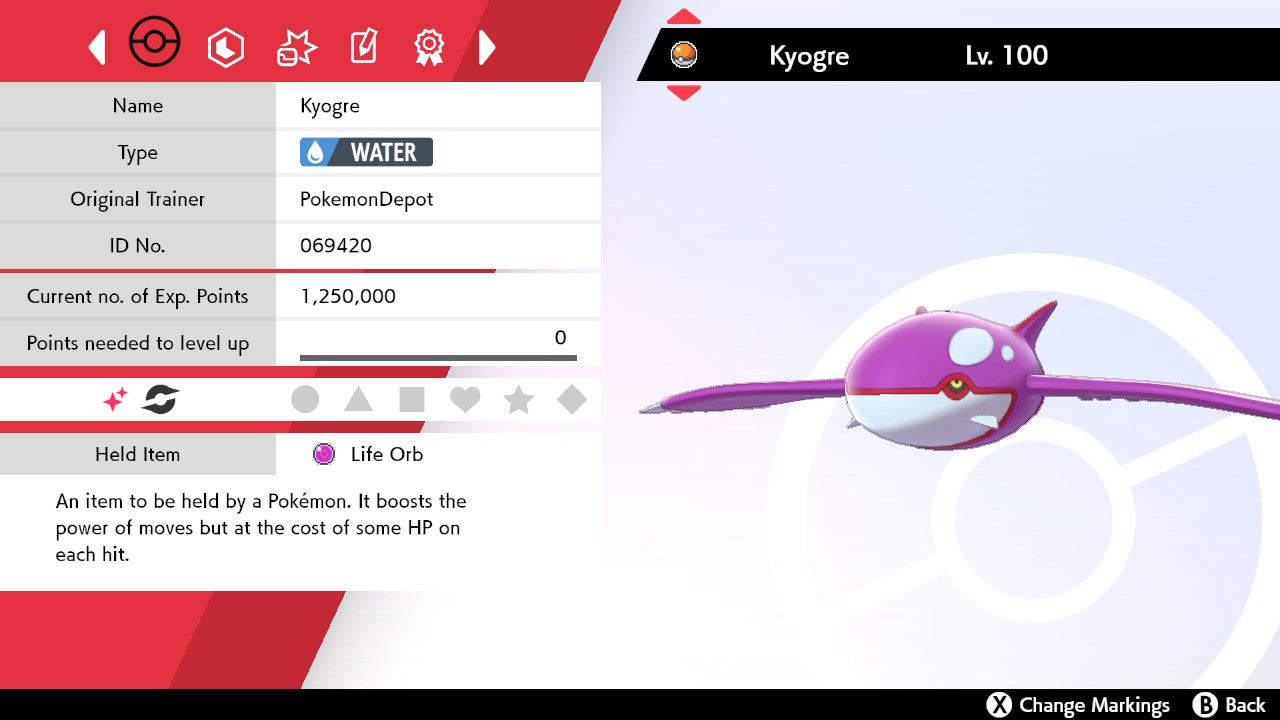Toggle the heart marking

[465, 400]
